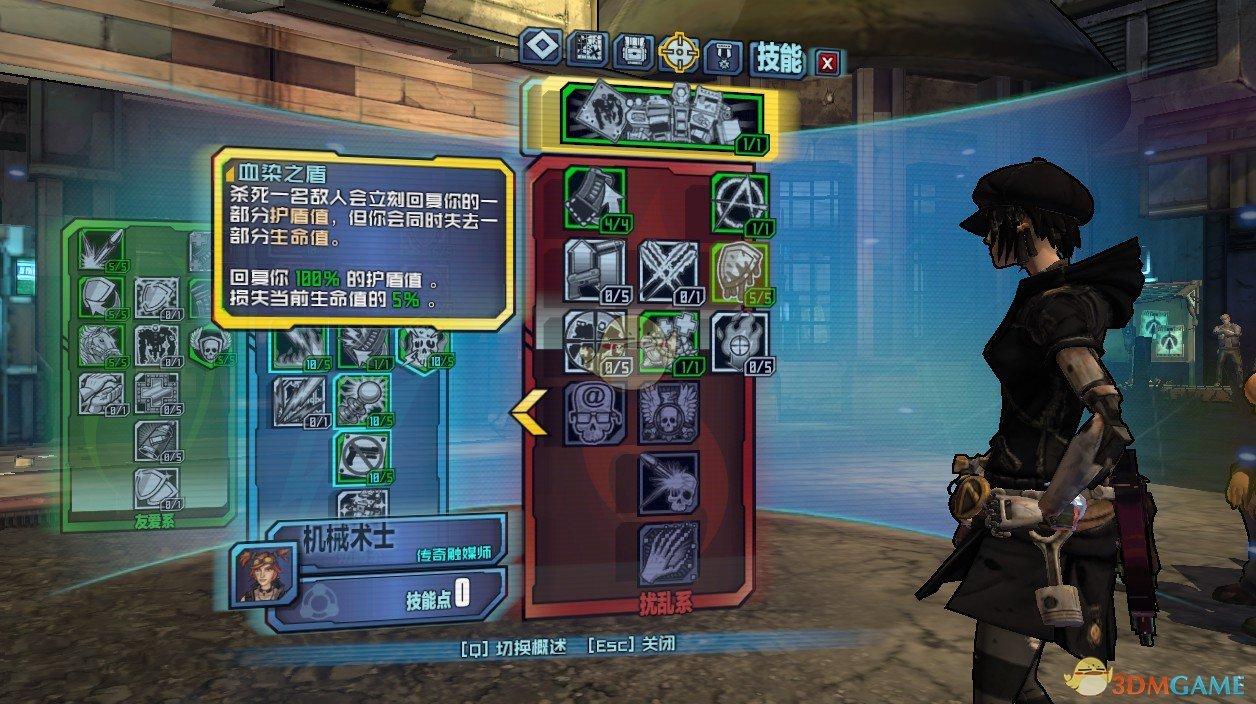Select the winged skull skill

668,412
